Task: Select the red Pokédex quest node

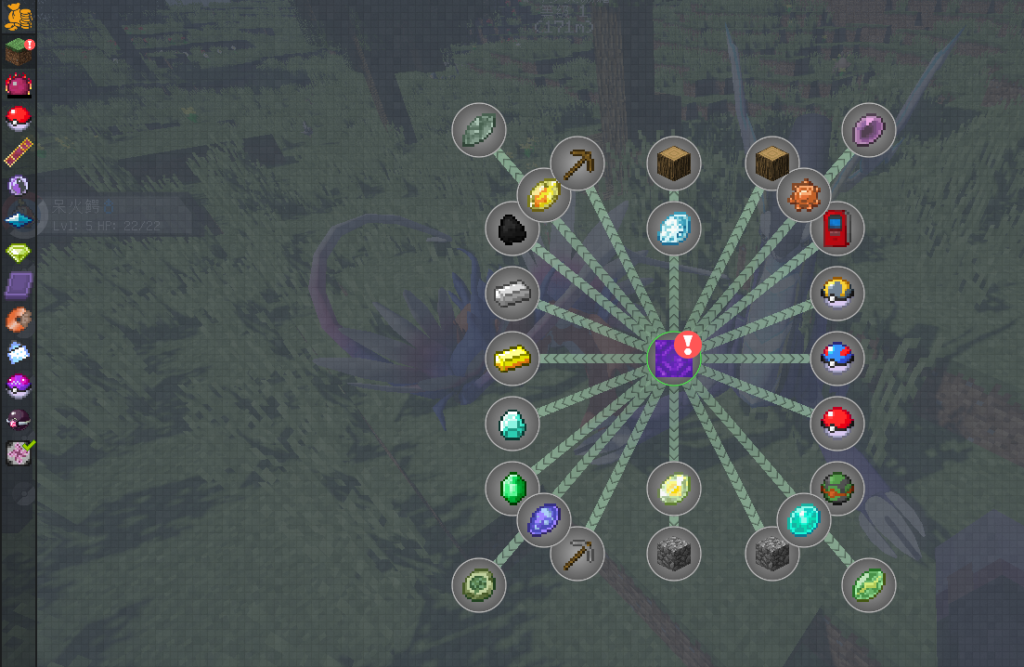Action: (x=837, y=228)
